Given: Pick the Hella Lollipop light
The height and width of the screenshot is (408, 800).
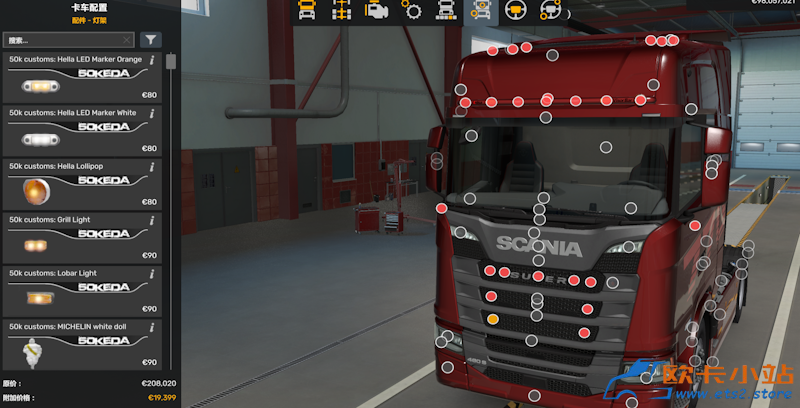Looking at the screenshot, I should click(80, 185).
